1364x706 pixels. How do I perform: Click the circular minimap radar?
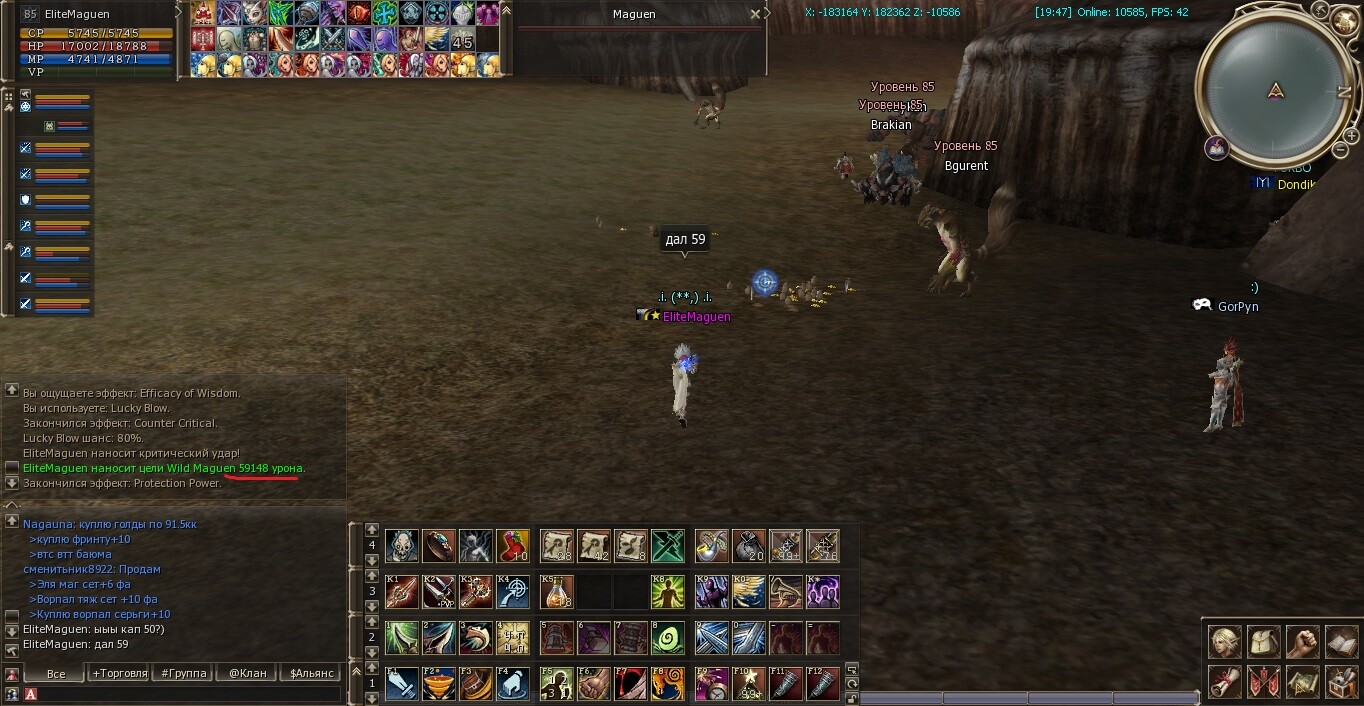point(1275,90)
